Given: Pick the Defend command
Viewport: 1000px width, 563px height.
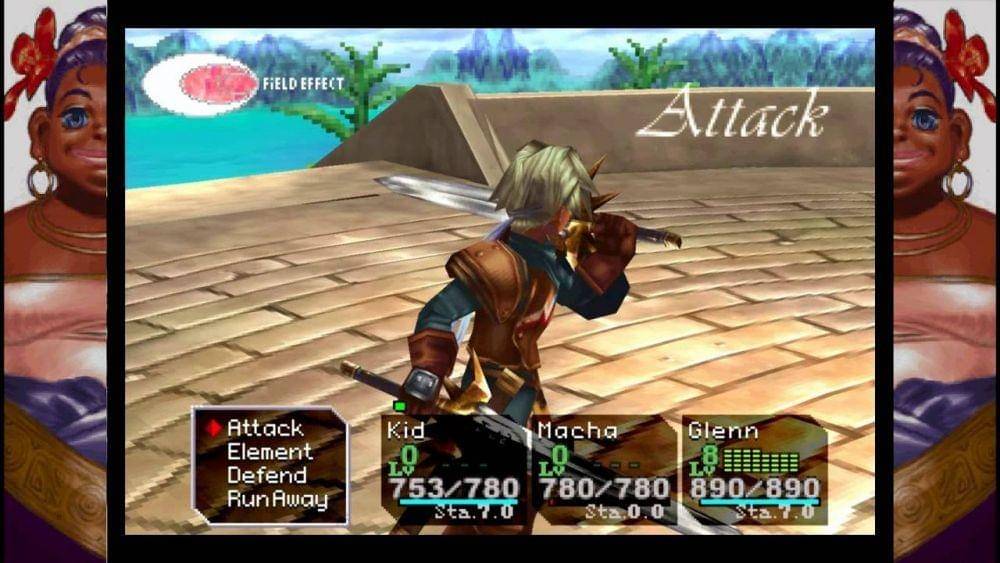Looking at the screenshot, I should 265,475.
